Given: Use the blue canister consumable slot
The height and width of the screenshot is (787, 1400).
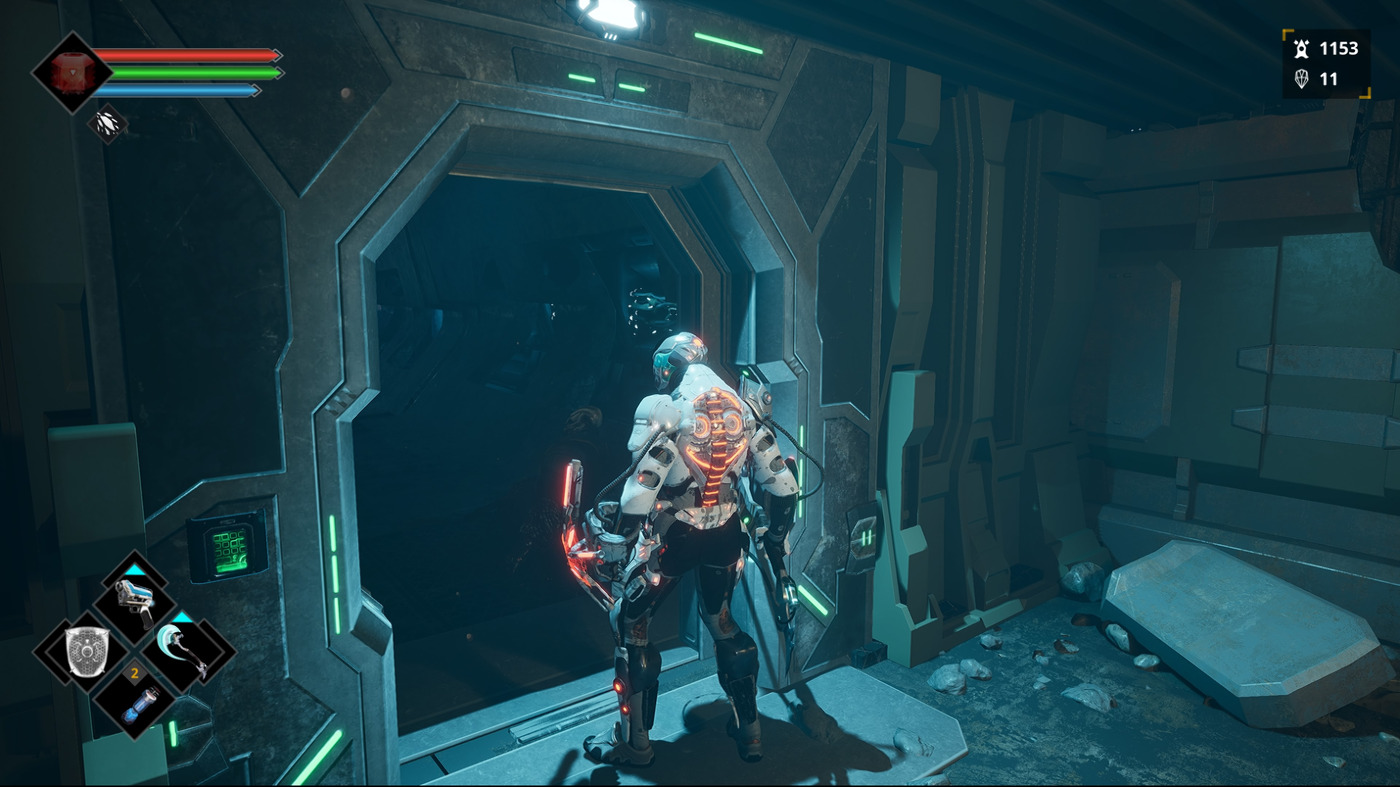Looking at the screenshot, I should [134, 701].
